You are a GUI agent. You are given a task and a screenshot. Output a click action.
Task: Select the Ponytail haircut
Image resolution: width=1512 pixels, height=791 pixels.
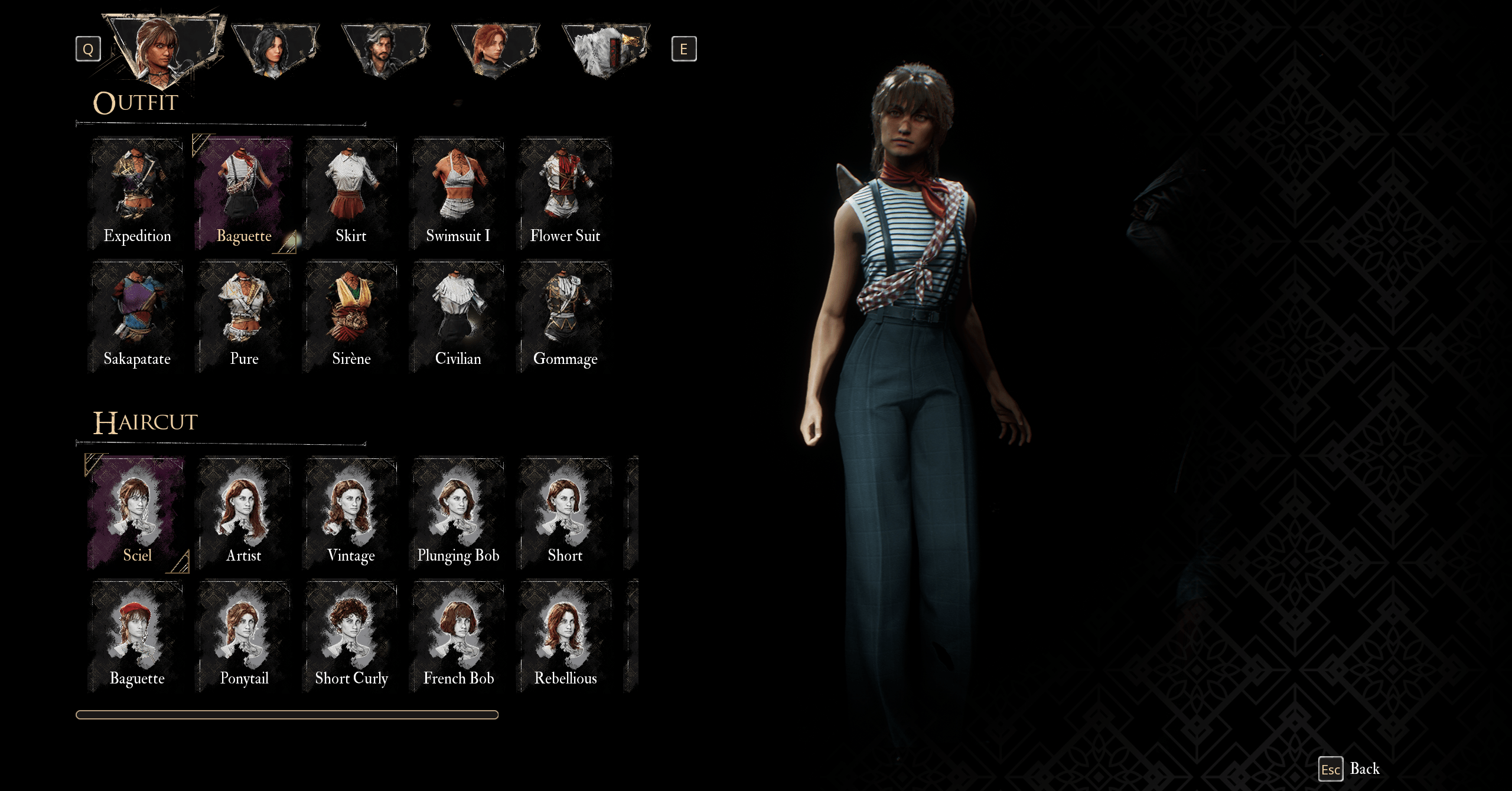[244, 636]
